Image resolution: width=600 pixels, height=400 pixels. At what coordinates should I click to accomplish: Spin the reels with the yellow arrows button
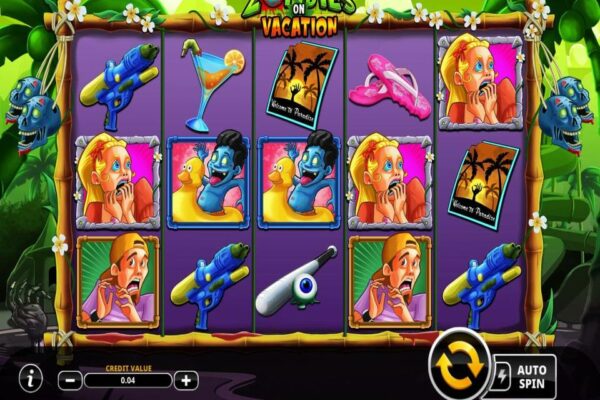point(458,366)
